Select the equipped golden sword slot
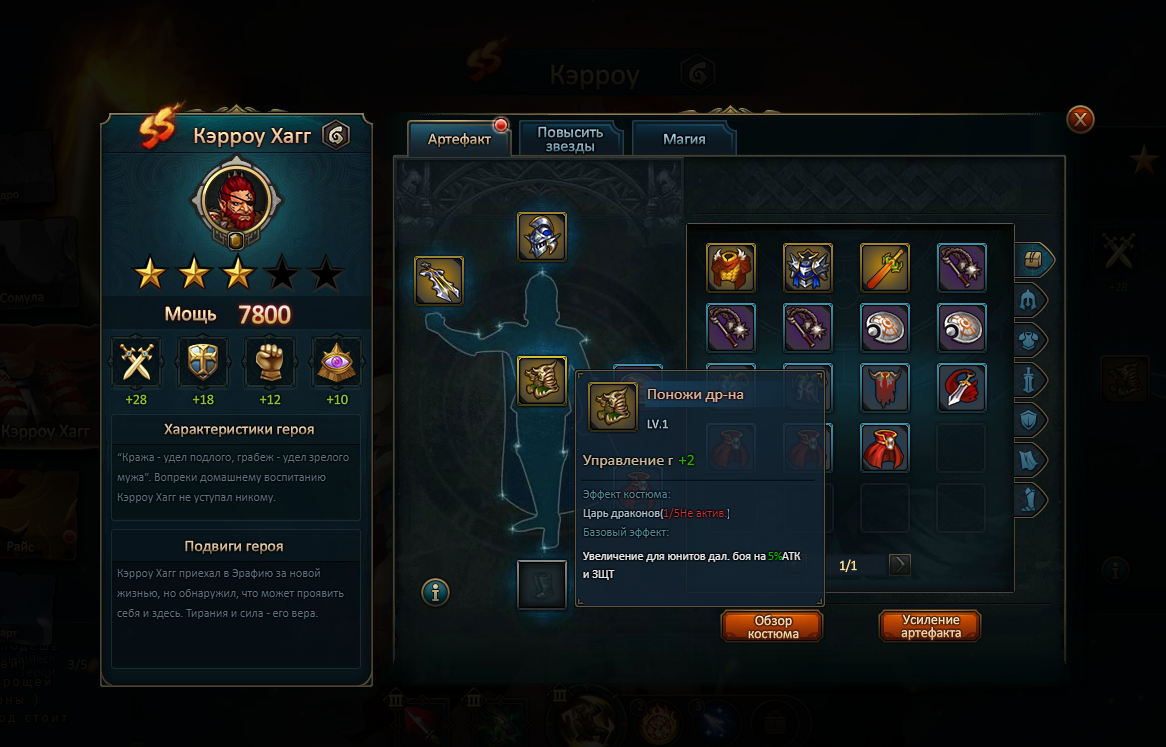The width and height of the screenshot is (1166, 747). pos(439,280)
